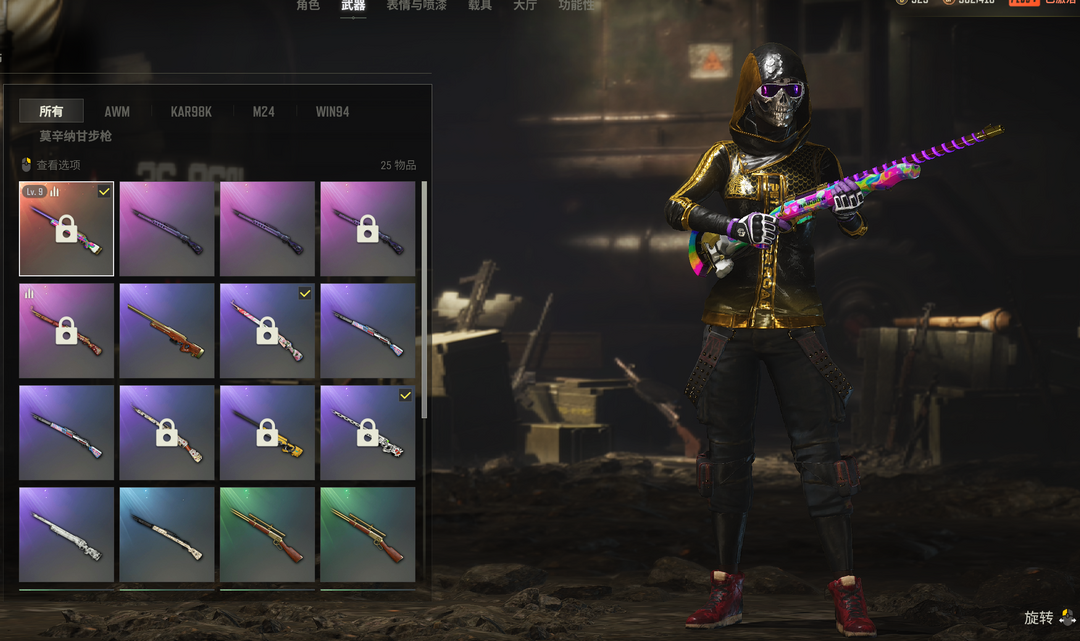The image size is (1080, 641).
Task: Show only M24 skins
Action: coord(263,112)
